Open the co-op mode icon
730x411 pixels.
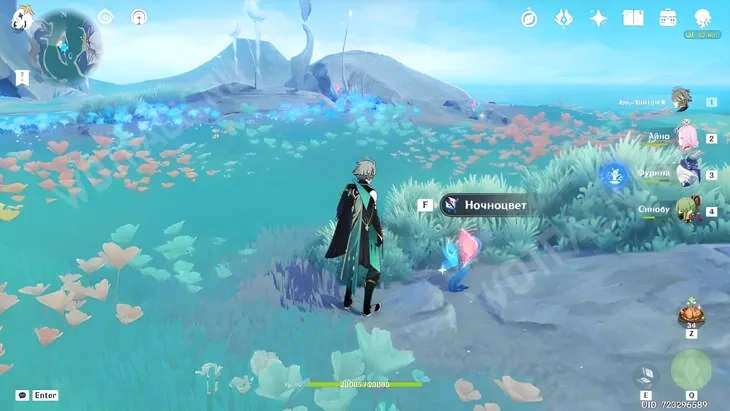tap(702, 18)
